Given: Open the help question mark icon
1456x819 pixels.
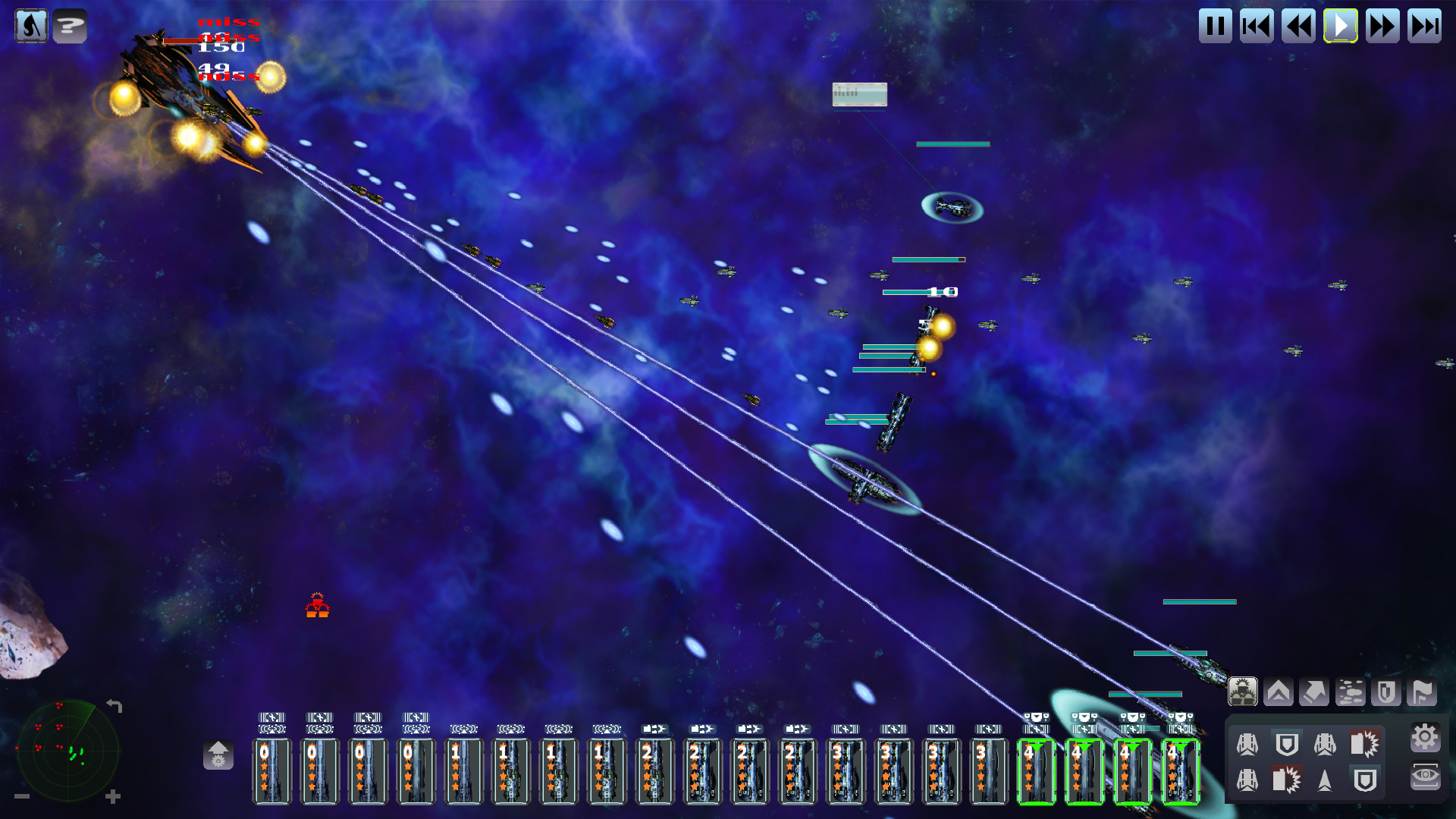Looking at the screenshot, I should (x=71, y=25).
